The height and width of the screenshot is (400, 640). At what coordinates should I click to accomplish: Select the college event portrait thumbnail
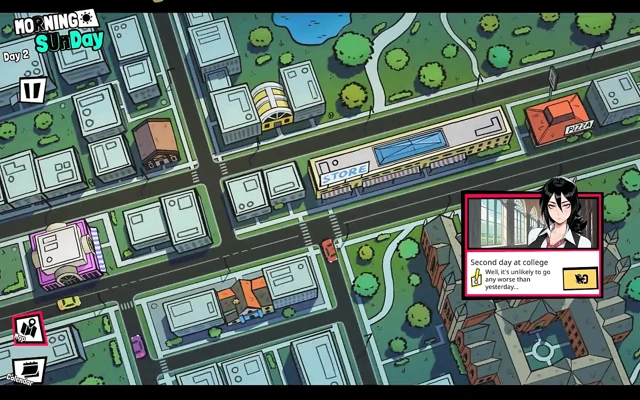click(532, 223)
